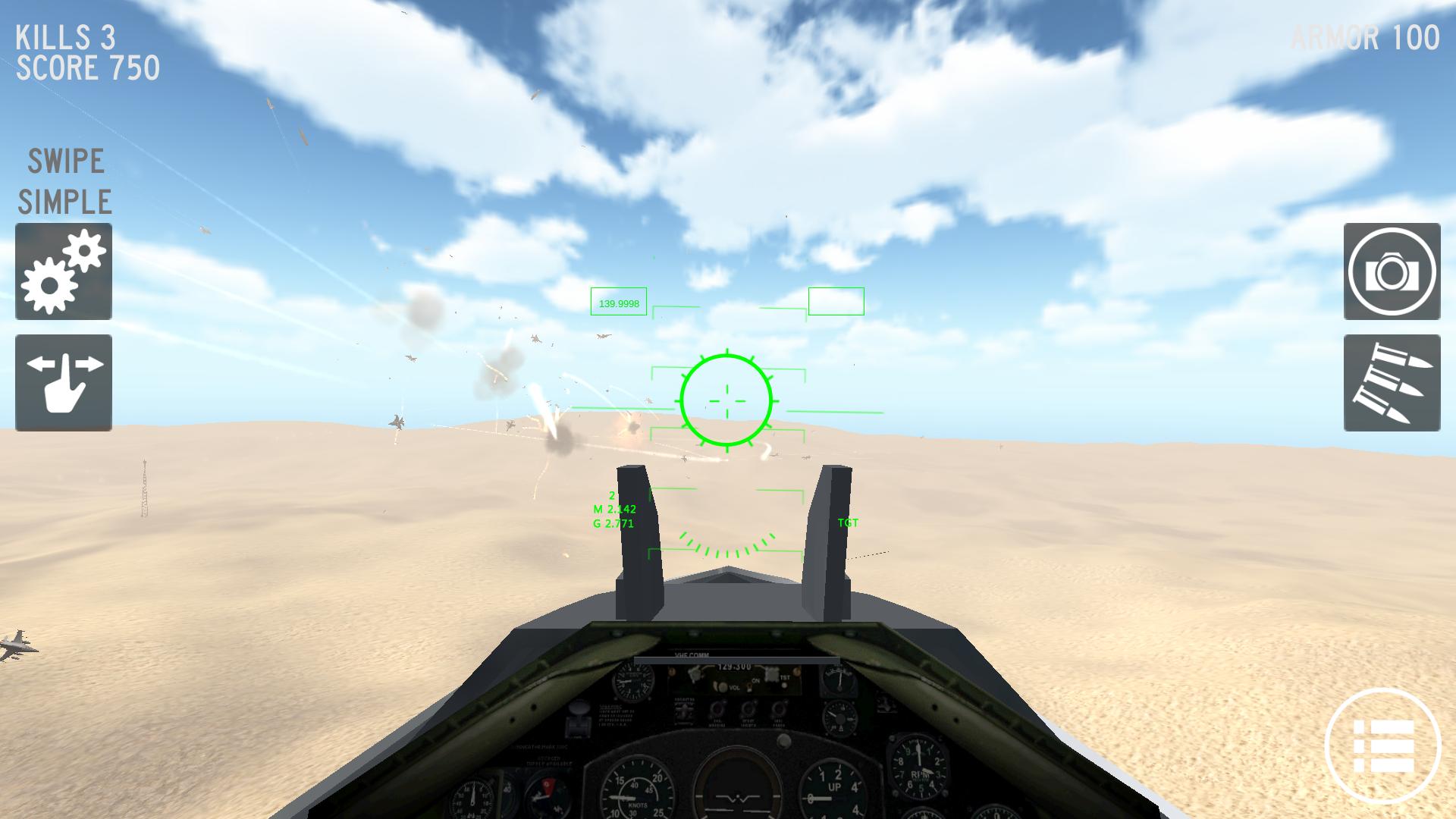Click the airspeed readout box showing 139.9998
The width and height of the screenshot is (1456, 819).
pos(617,302)
